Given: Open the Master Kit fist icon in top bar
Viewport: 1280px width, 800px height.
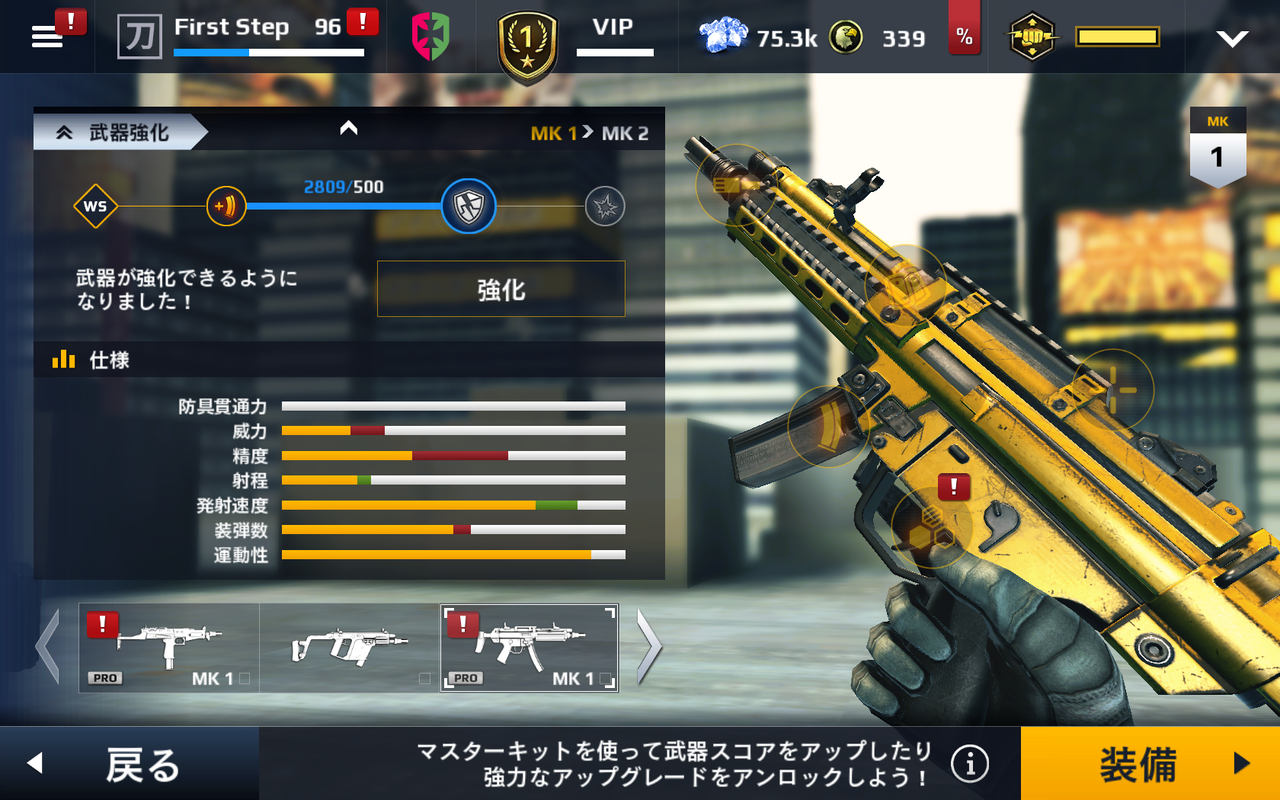Looking at the screenshot, I should coord(1032,37).
